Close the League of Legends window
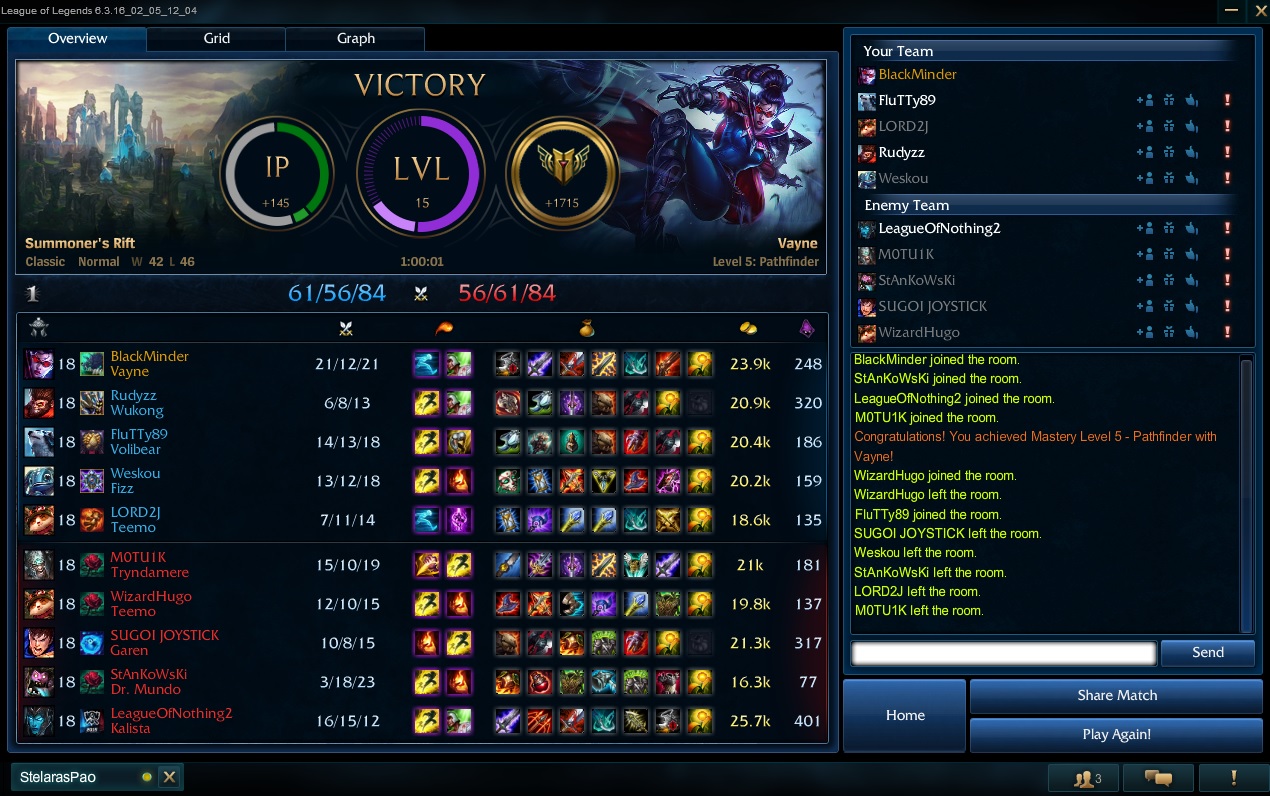The height and width of the screenshot is (796, 1270). [1259, 10]
